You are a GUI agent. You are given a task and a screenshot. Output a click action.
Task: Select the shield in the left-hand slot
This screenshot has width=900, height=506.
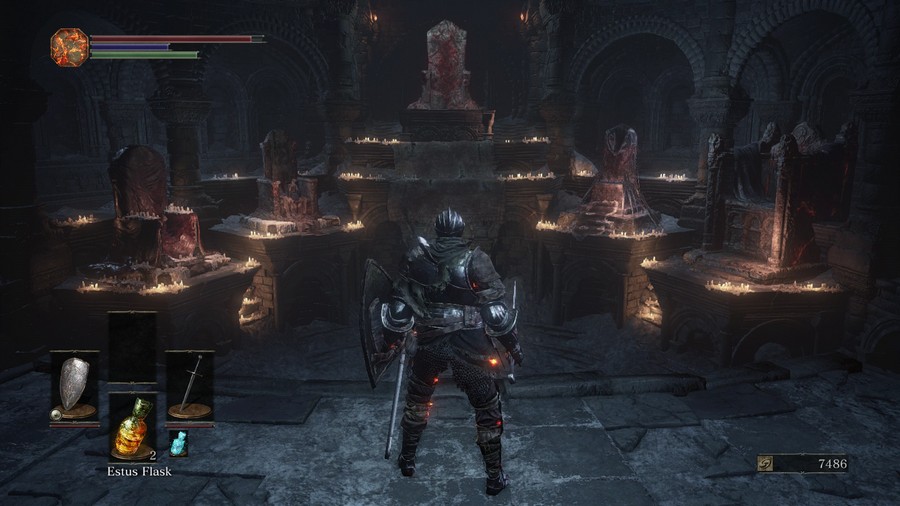tap(74, 385)
